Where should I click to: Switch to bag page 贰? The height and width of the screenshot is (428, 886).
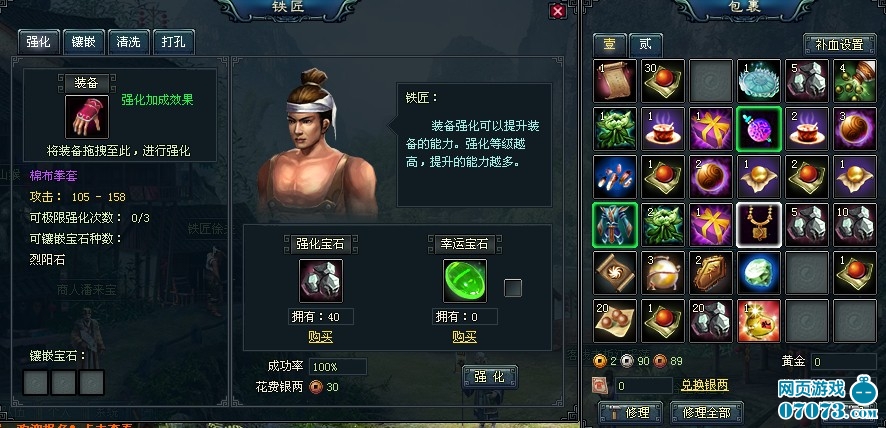click(x=645, y=44)
